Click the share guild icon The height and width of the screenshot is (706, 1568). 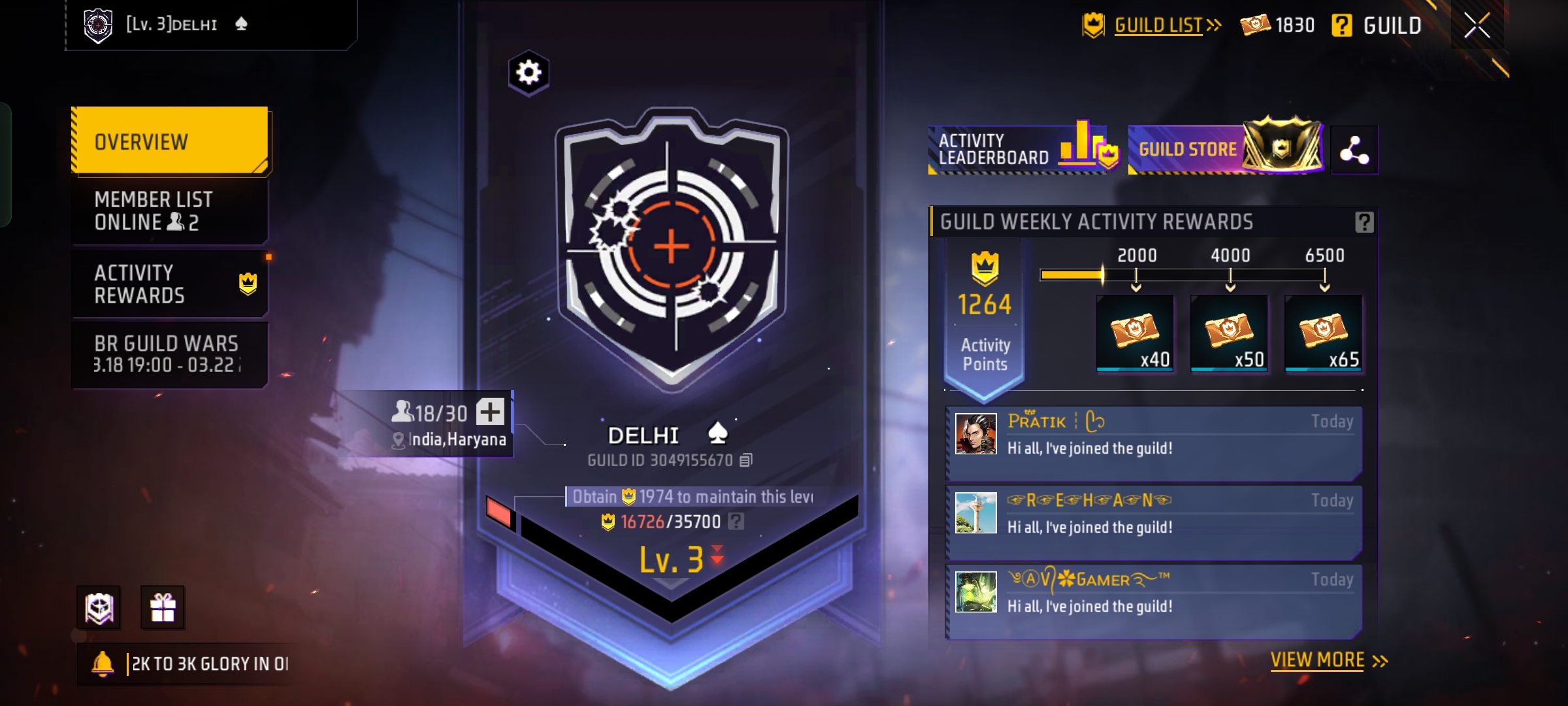pos(1354,150)
